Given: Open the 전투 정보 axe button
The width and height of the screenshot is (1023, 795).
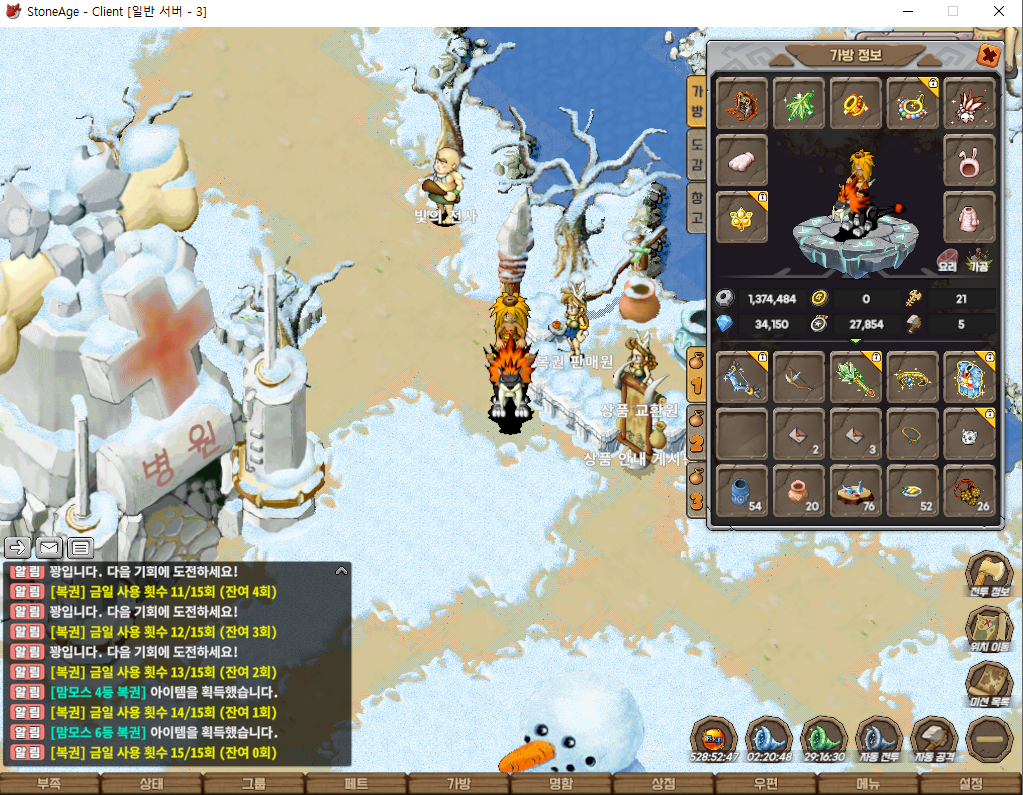Looking at the screenshot, I should click(x=989, y=574).
